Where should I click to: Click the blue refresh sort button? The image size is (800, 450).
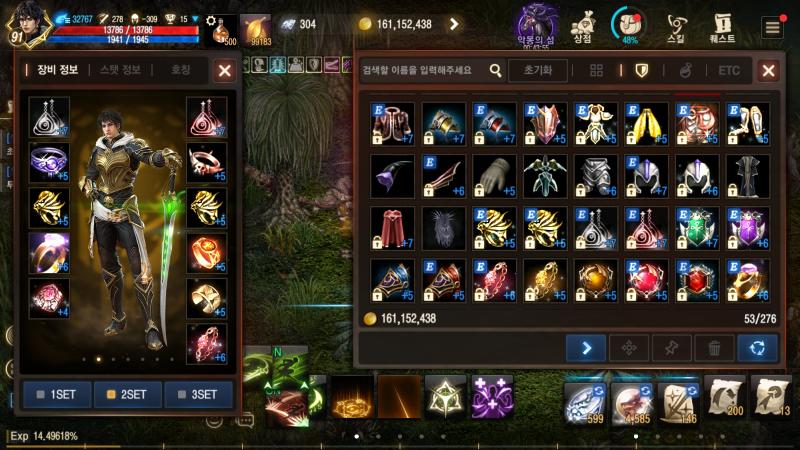[x=757, y=348]
